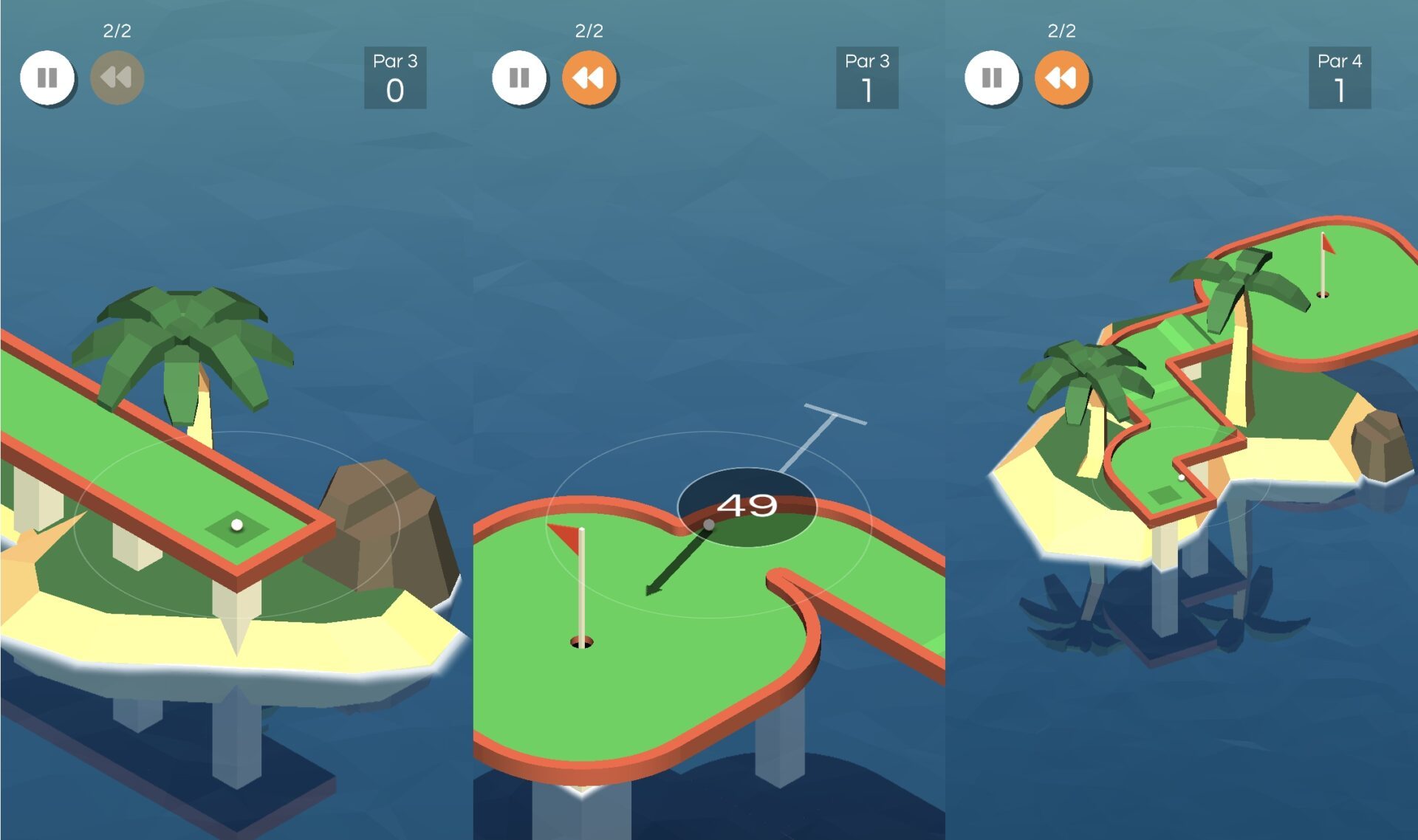
Task: Pause the game on the Par 4 hole
Action: [x=992, y=78]
